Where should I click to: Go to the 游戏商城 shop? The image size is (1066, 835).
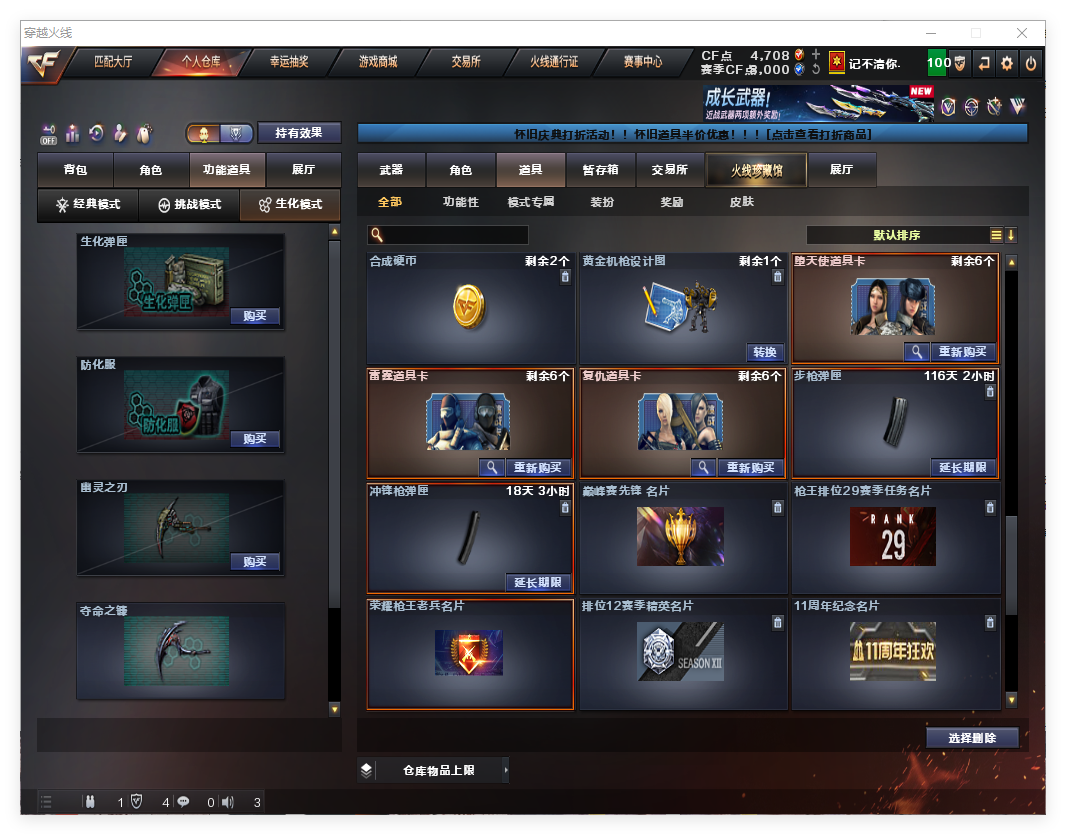[x=378, y=62]
